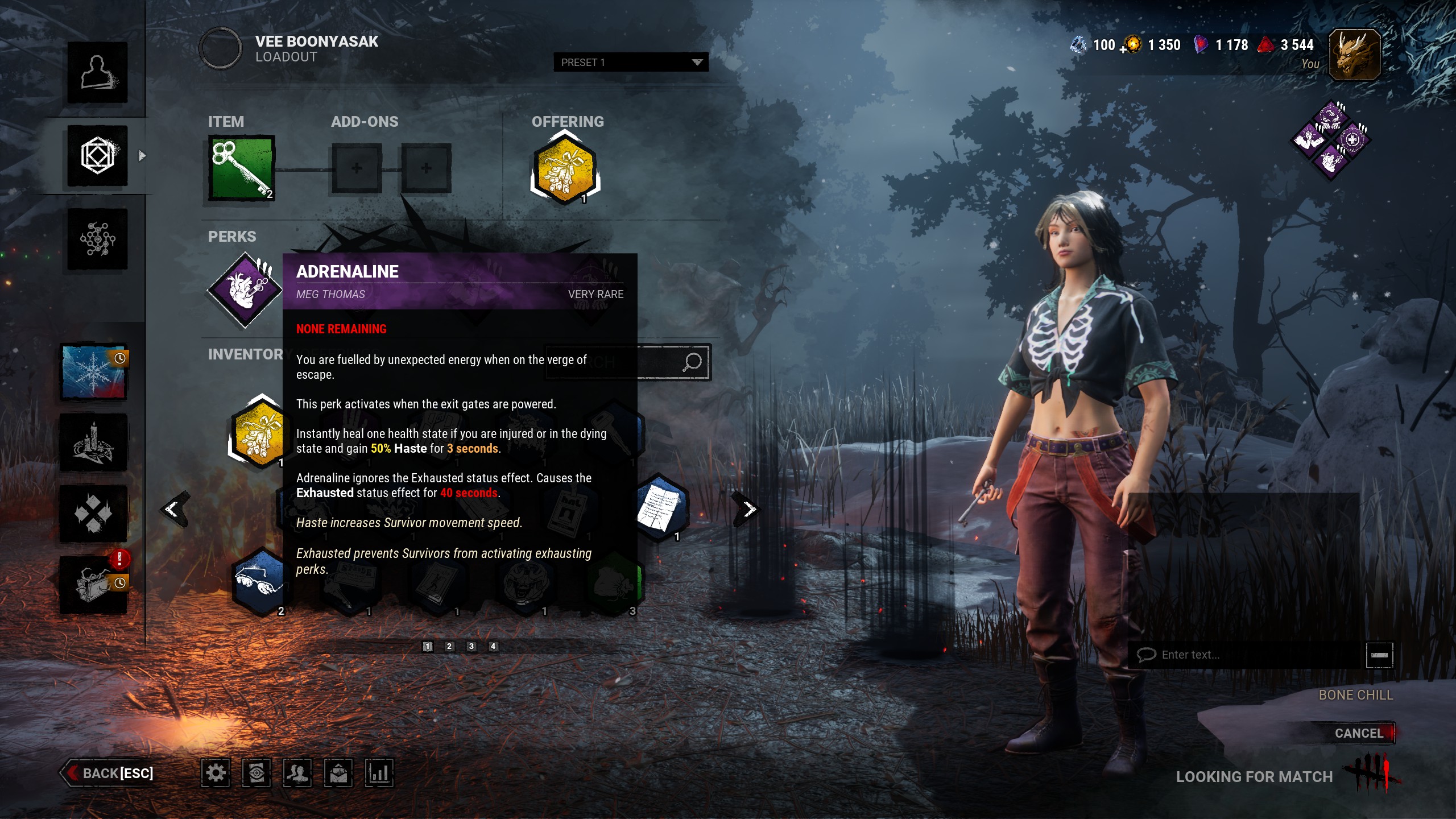Click the eye card icon button
This screenshot has height=819, width=1456.
click(256, 773)
